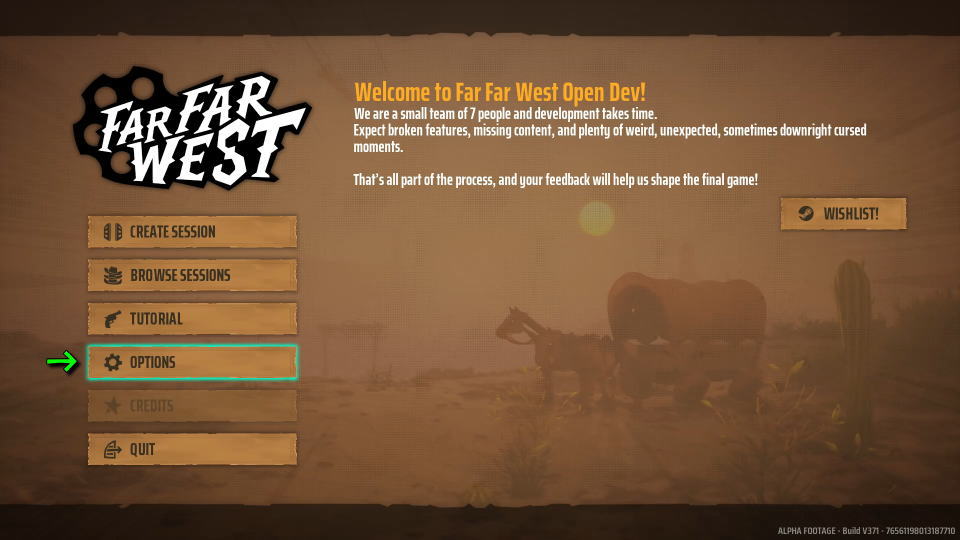The width and height of the screenshot is (960, 540).
Task: Open the Options menu
Action: click(192, 362)
